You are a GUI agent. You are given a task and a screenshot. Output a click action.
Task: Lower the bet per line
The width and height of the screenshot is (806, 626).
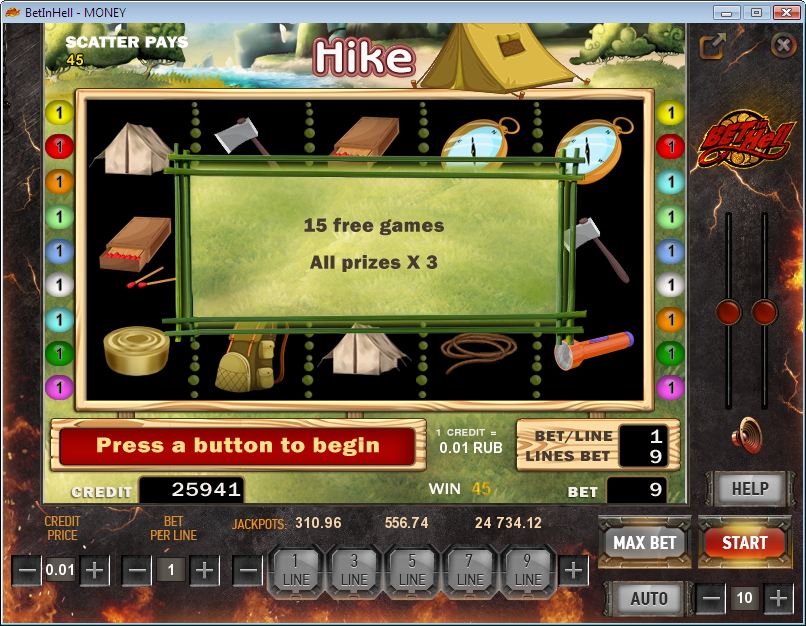[x=138, y=571]
